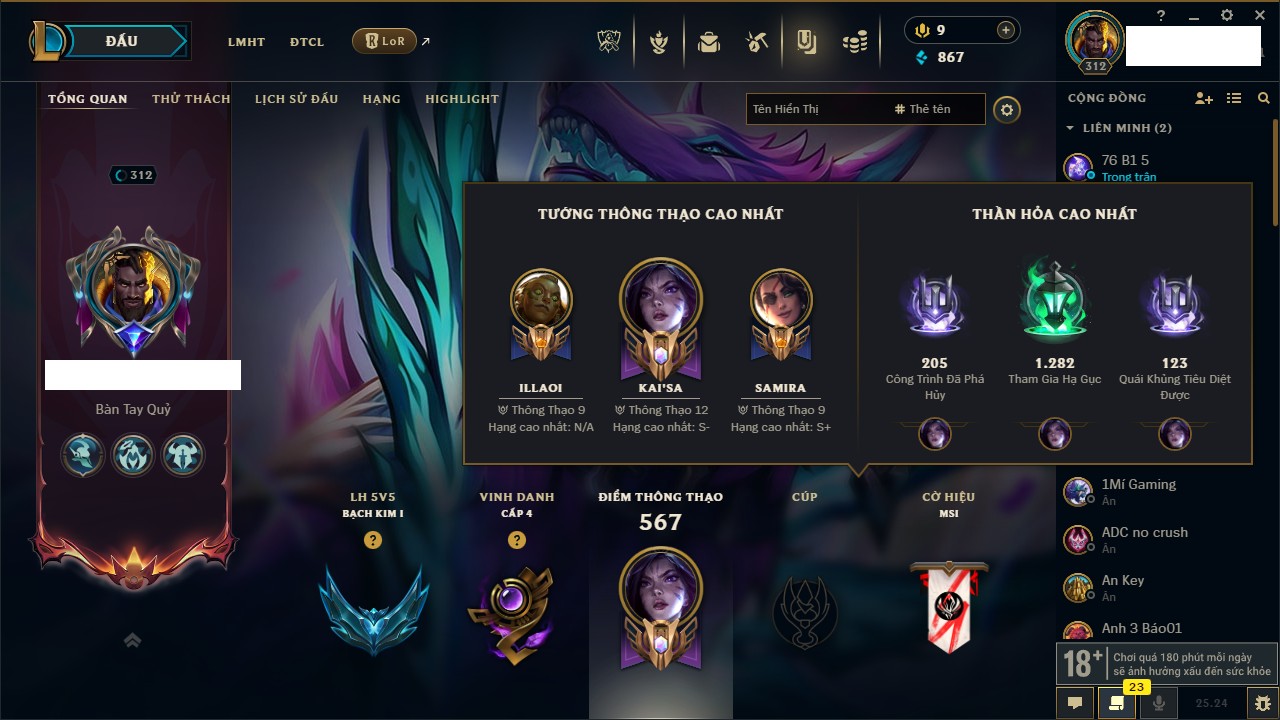Image resolution: width=1280 pixels, height=720 pixels.
Task: Open the loot chest icon
Action: point(709,42)
